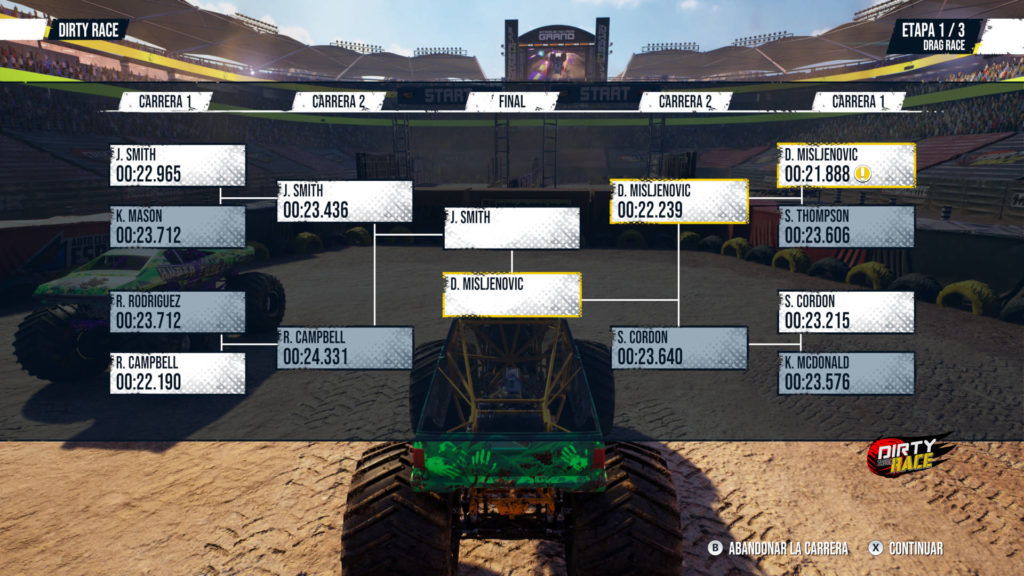
Task: Select the Final column header
Action: click(x=511, y=102)
